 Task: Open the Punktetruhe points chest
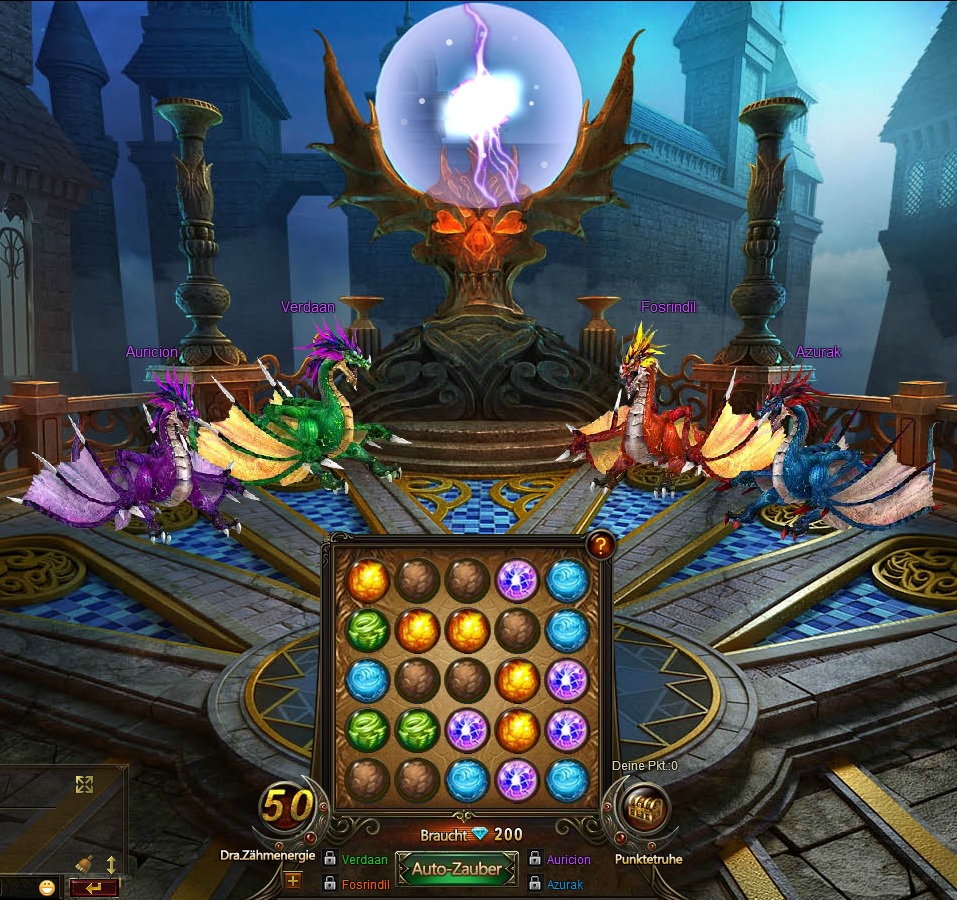click(x=643, y=806)
